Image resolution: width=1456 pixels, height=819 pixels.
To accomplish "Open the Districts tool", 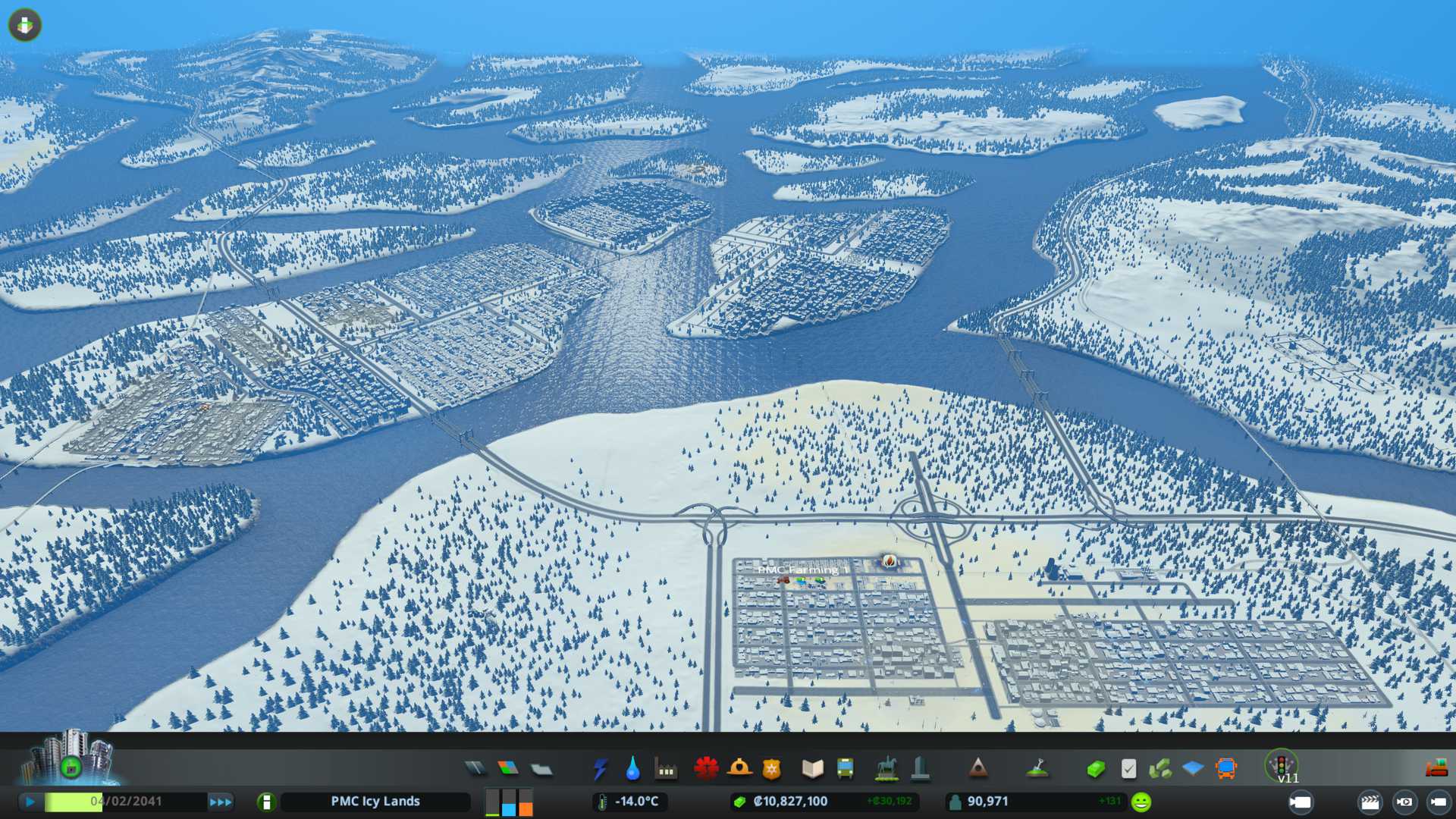I will coord(541,769).
